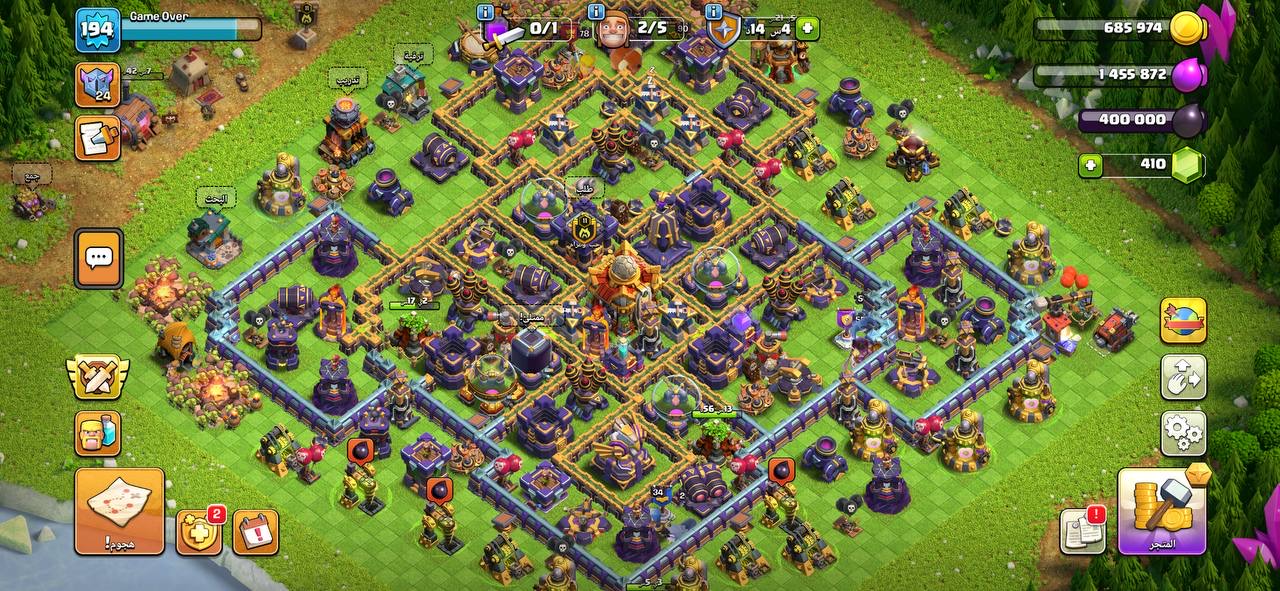Viewport: 1280px width, 591px height.
Task: Open the chat speech bubble button
Action: 98,258
